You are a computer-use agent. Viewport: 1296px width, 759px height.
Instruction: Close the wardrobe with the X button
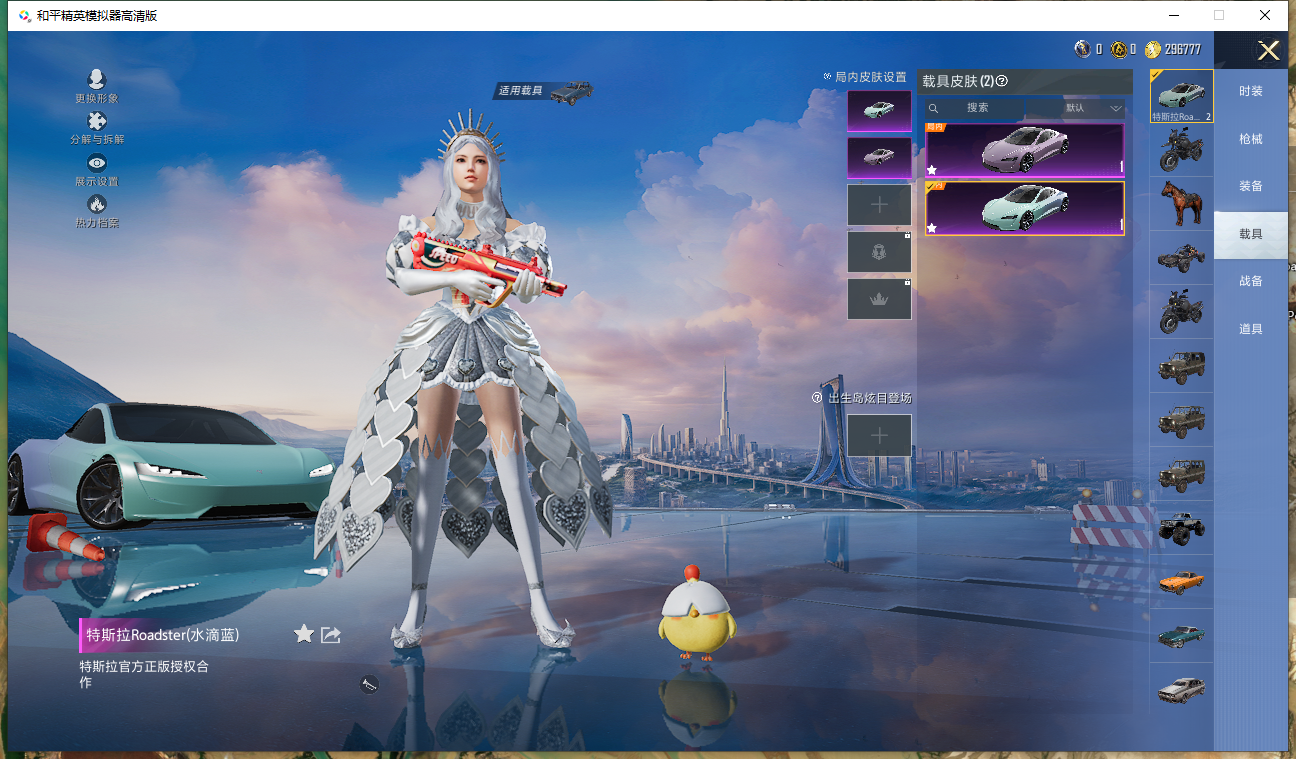pyautogui.click(x=1268, y=51)
